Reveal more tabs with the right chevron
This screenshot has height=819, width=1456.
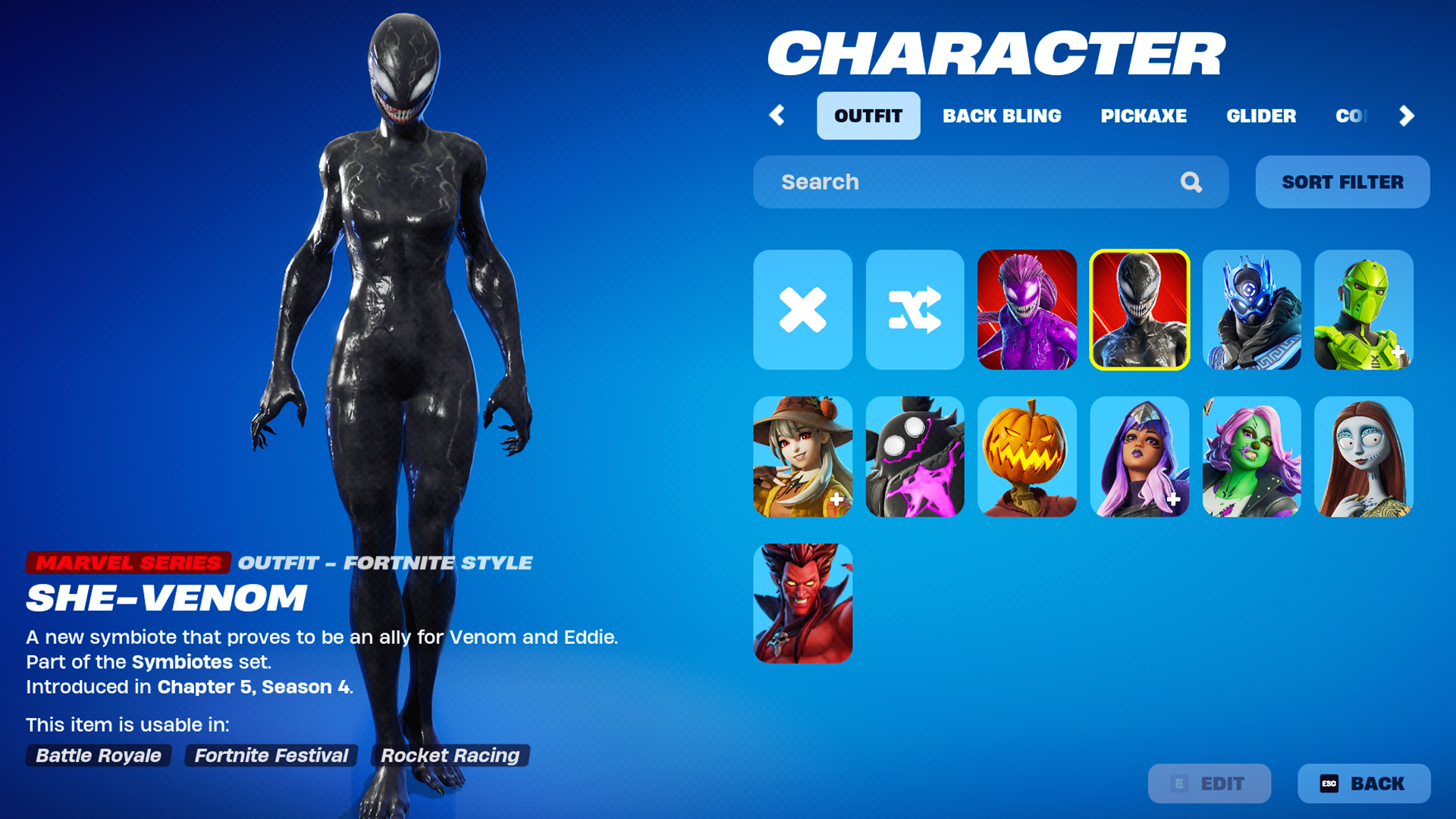(1407, 115)
